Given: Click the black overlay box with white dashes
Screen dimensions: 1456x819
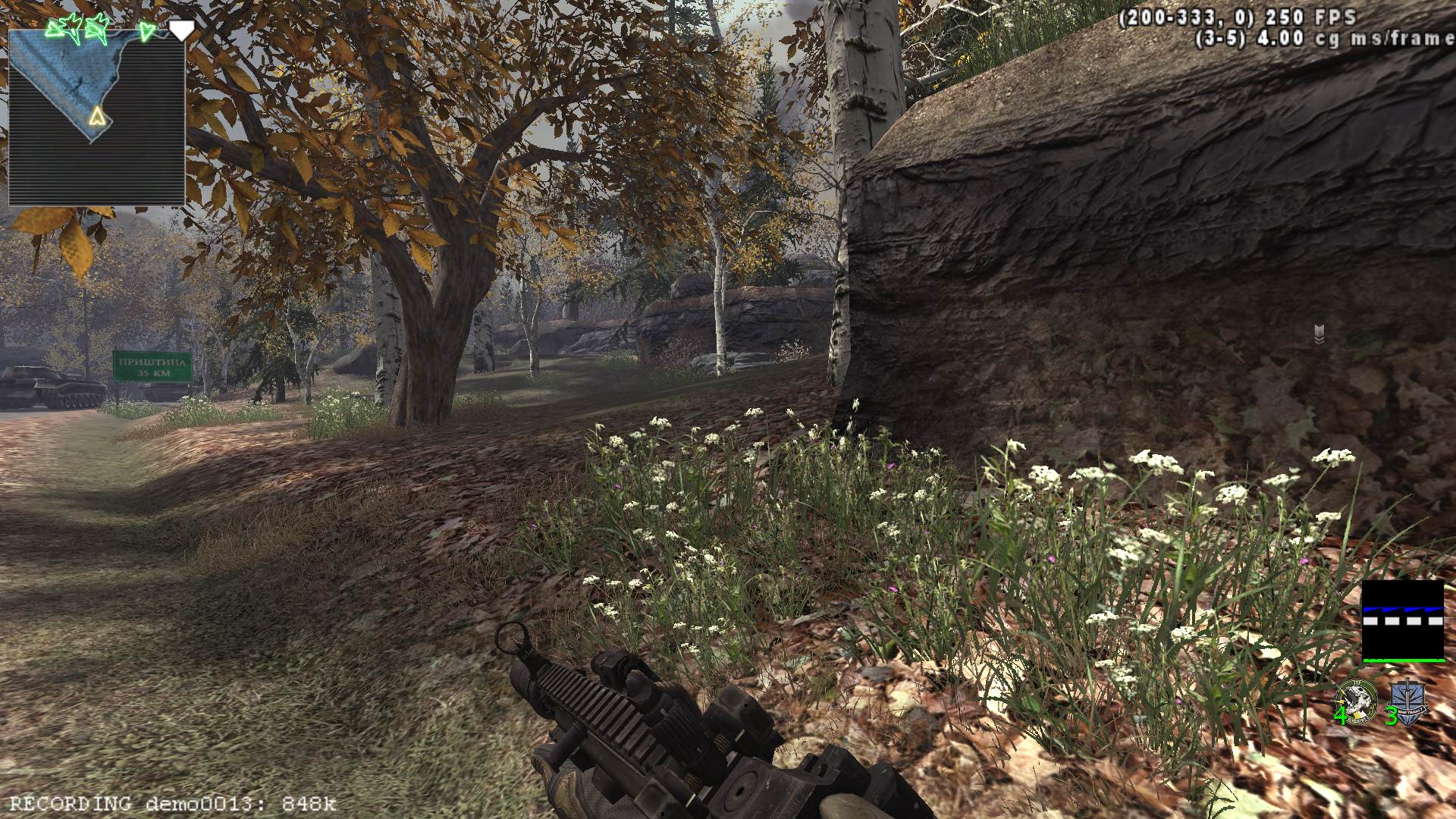Looking at the screenshot, I should pos(1403,622).
